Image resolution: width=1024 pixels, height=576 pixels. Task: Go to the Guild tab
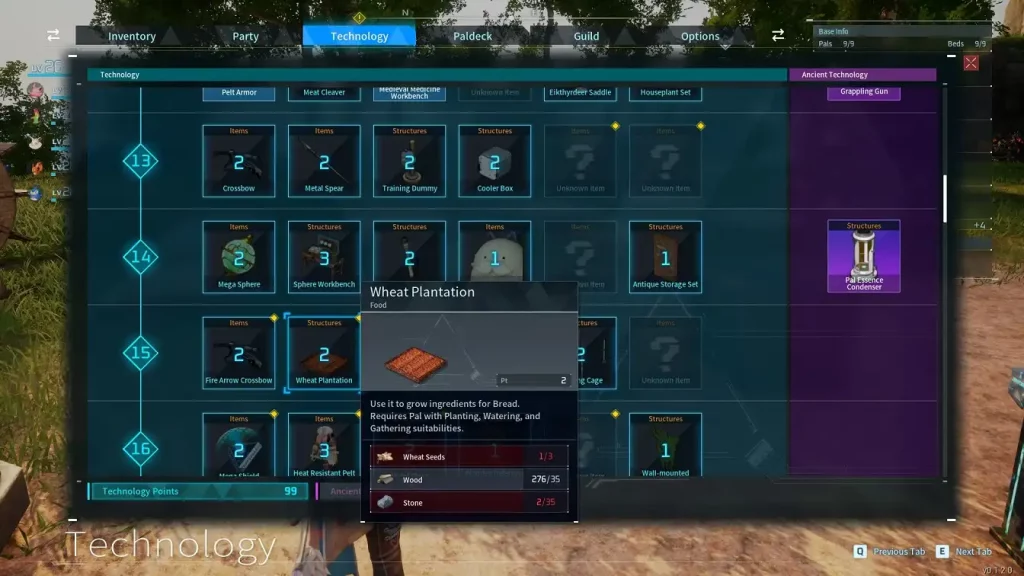click(586, 36)
